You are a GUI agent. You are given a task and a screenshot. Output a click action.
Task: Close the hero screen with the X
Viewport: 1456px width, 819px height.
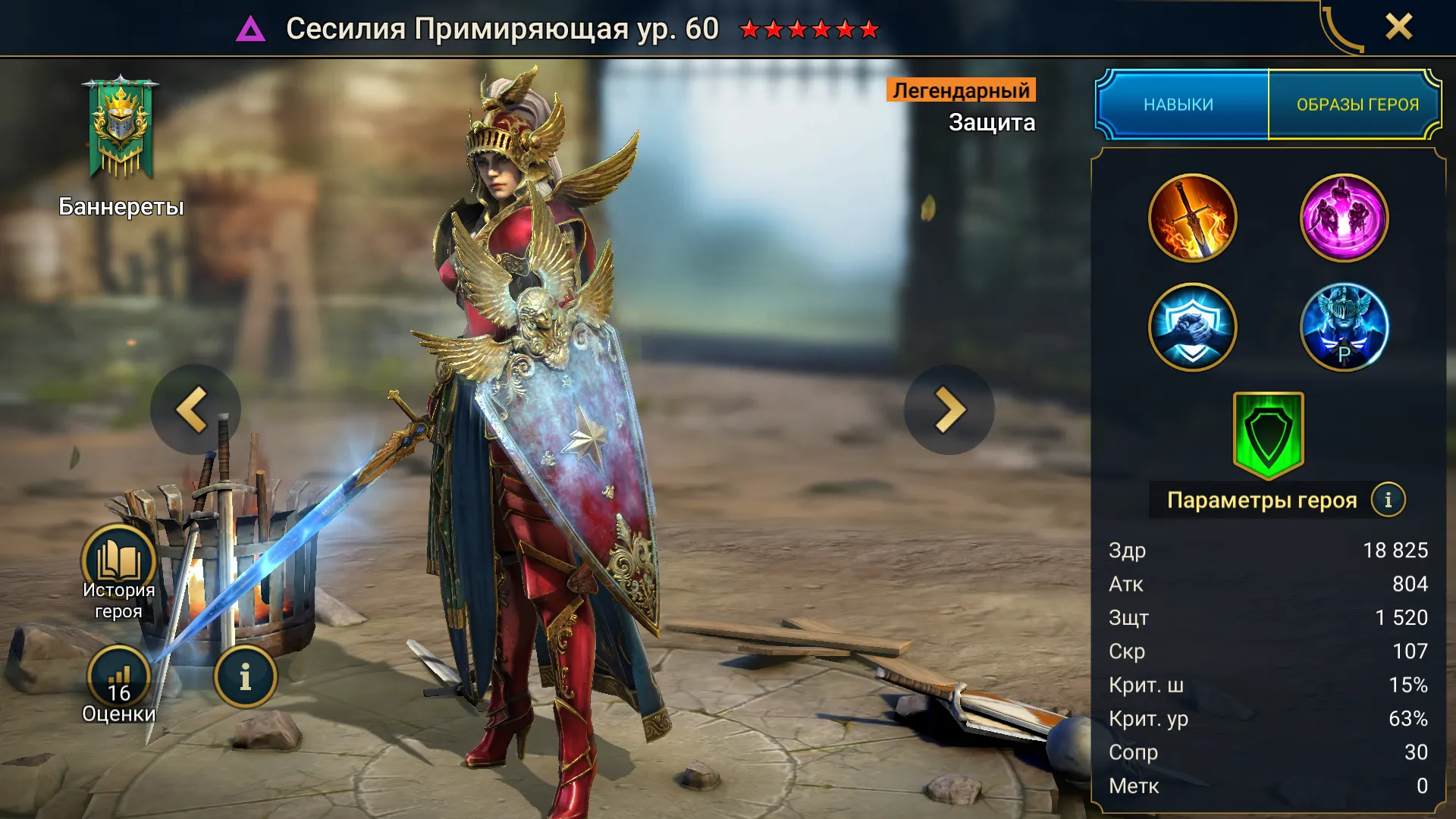1398,27
